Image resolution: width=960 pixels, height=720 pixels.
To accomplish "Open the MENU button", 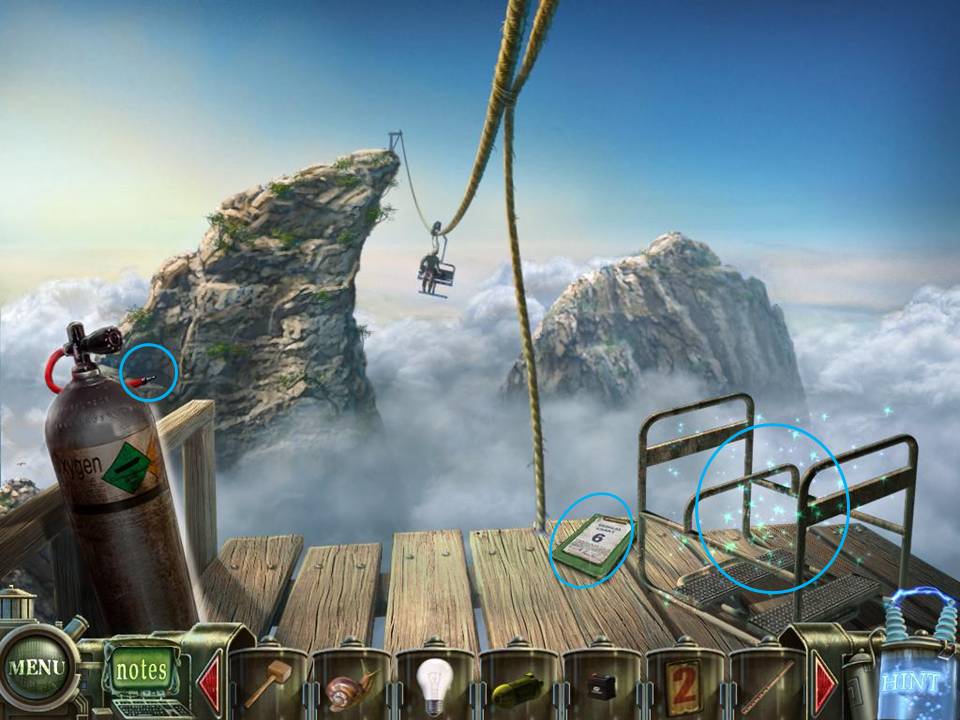I will (36, 666).
